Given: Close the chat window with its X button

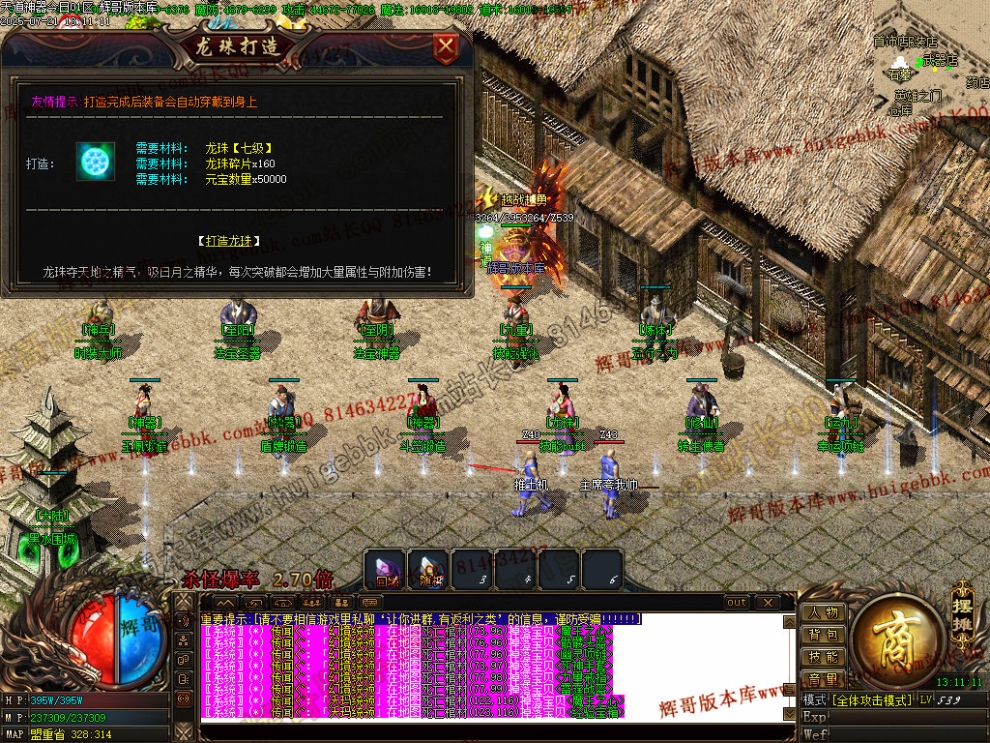Looking at the screenshot, I should point(766,603).
